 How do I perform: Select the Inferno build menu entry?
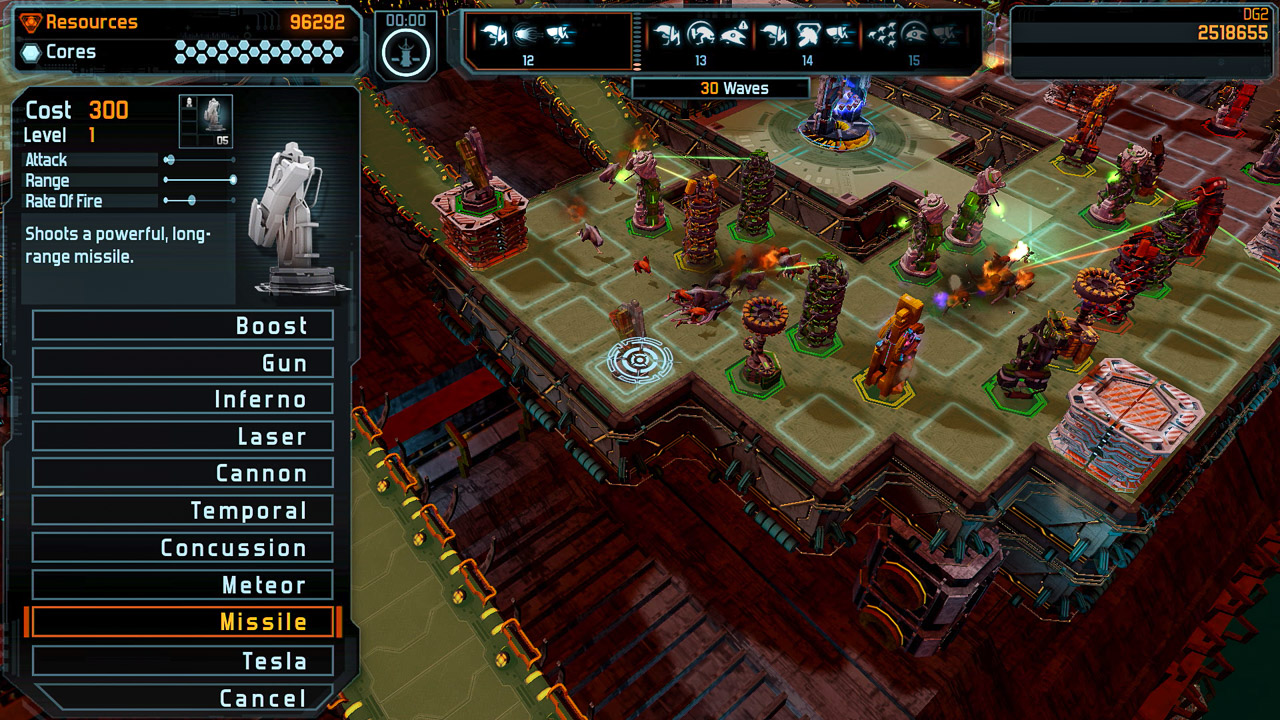coord(183,398)
